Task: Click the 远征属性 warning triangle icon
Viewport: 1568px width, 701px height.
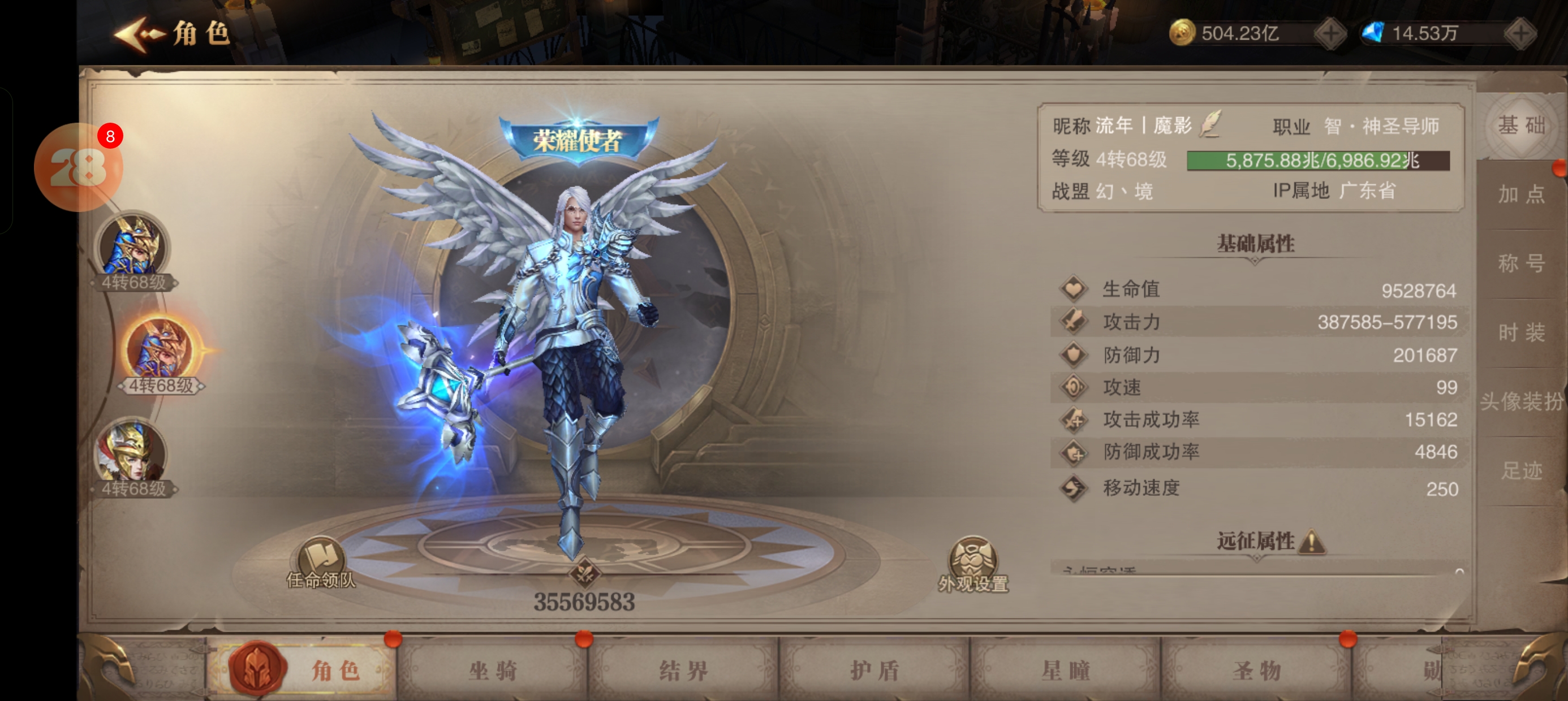Action: pyautogui.click(x=1312, y=541)
